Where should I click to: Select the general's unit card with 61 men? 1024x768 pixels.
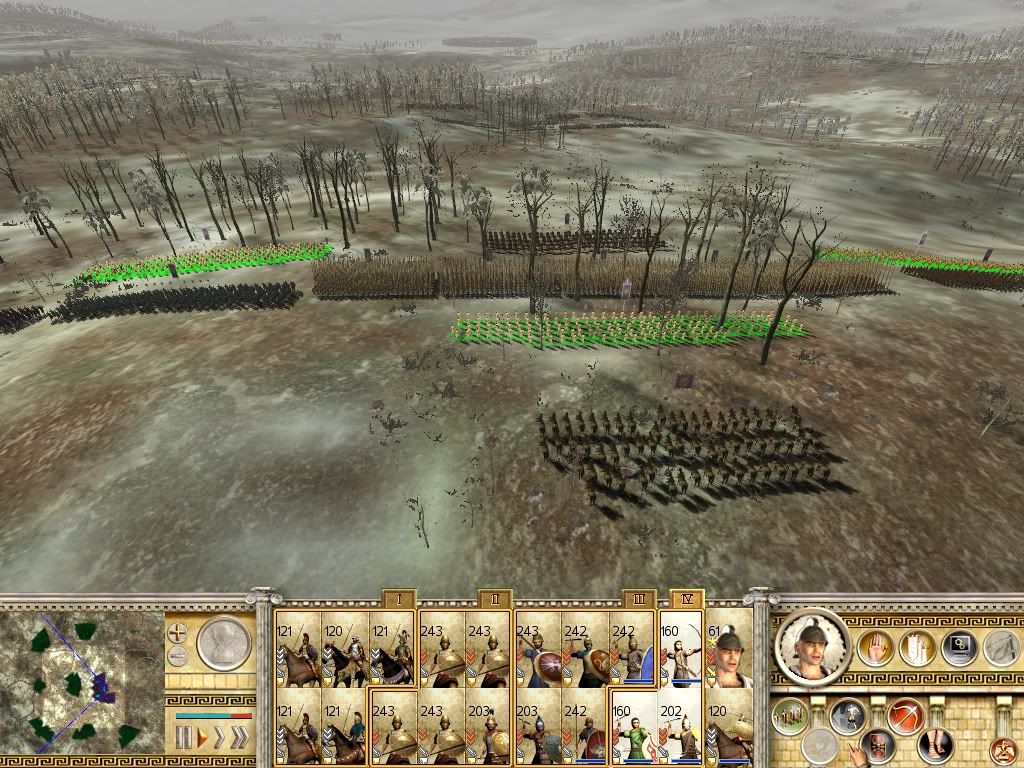[729, 649]
